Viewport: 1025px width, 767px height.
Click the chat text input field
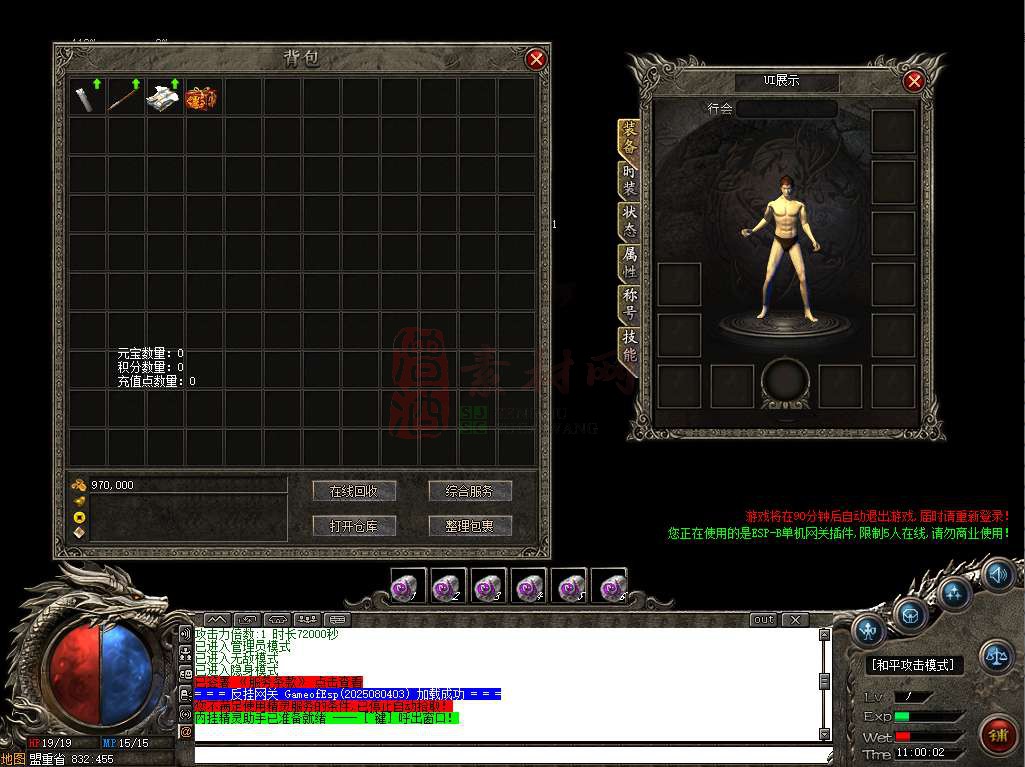(510, 754)
